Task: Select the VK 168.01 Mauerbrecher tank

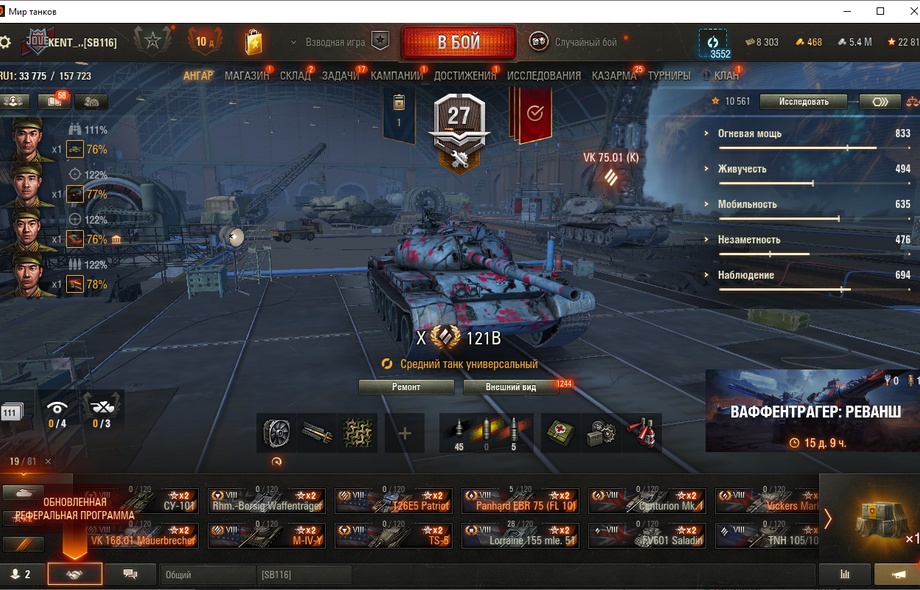Action: pos(139,535)
